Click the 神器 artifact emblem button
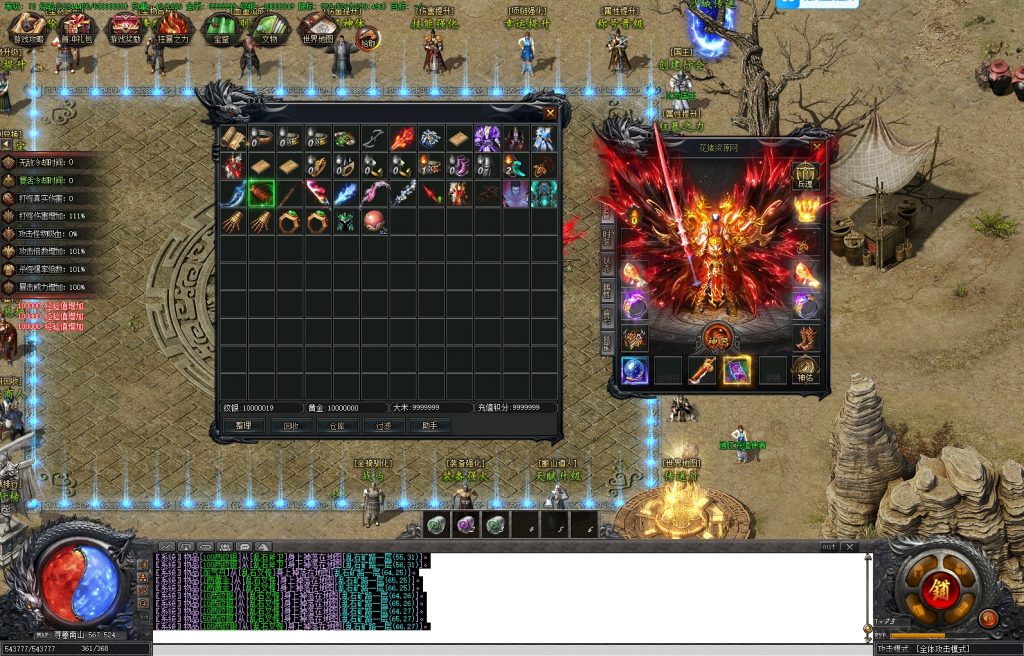Image resolution: width=1024 pixels, height=656 pixels. tap(718, 338)
